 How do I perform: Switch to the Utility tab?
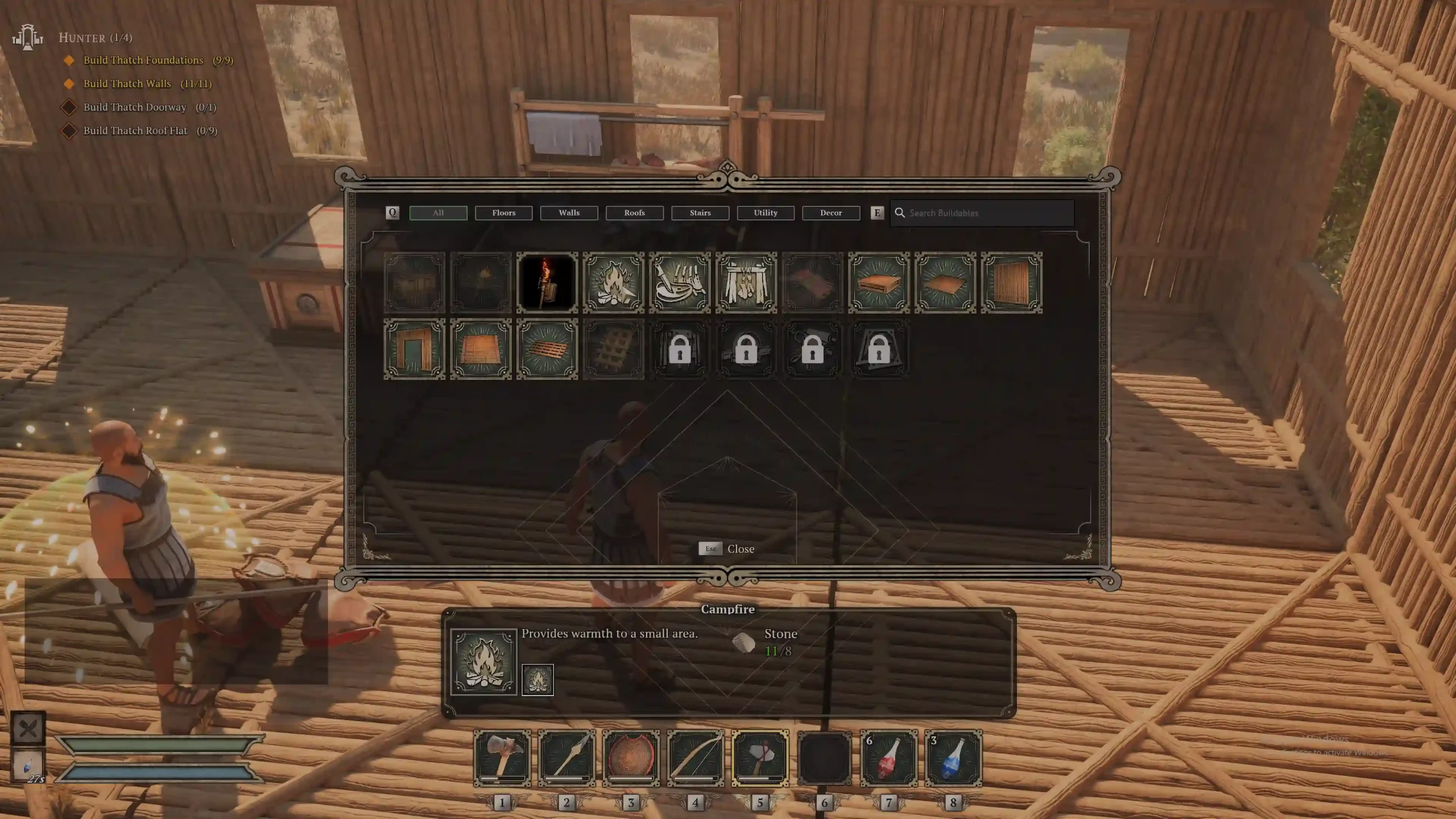766,213
